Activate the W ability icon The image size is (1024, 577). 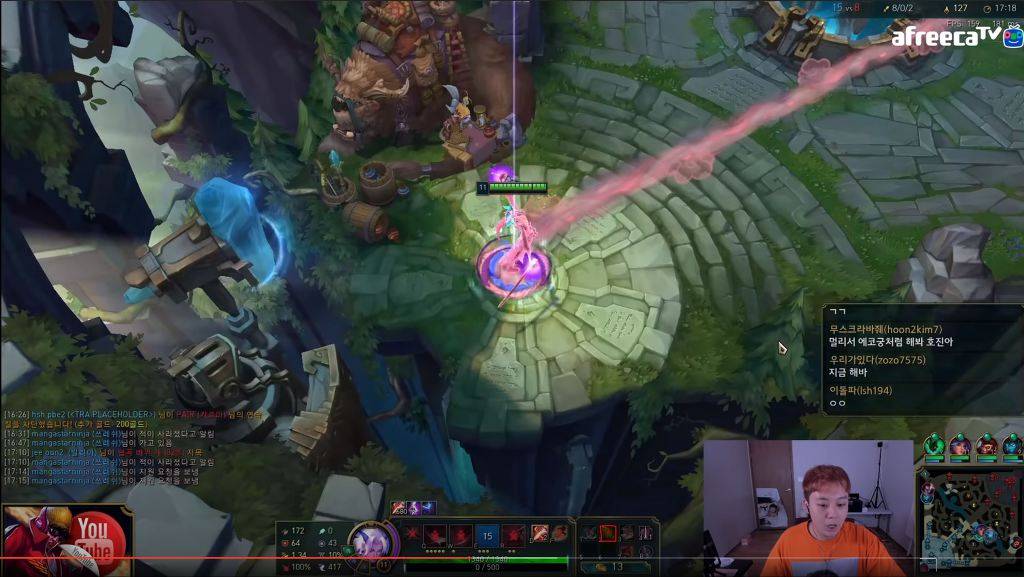coord(461,535)
